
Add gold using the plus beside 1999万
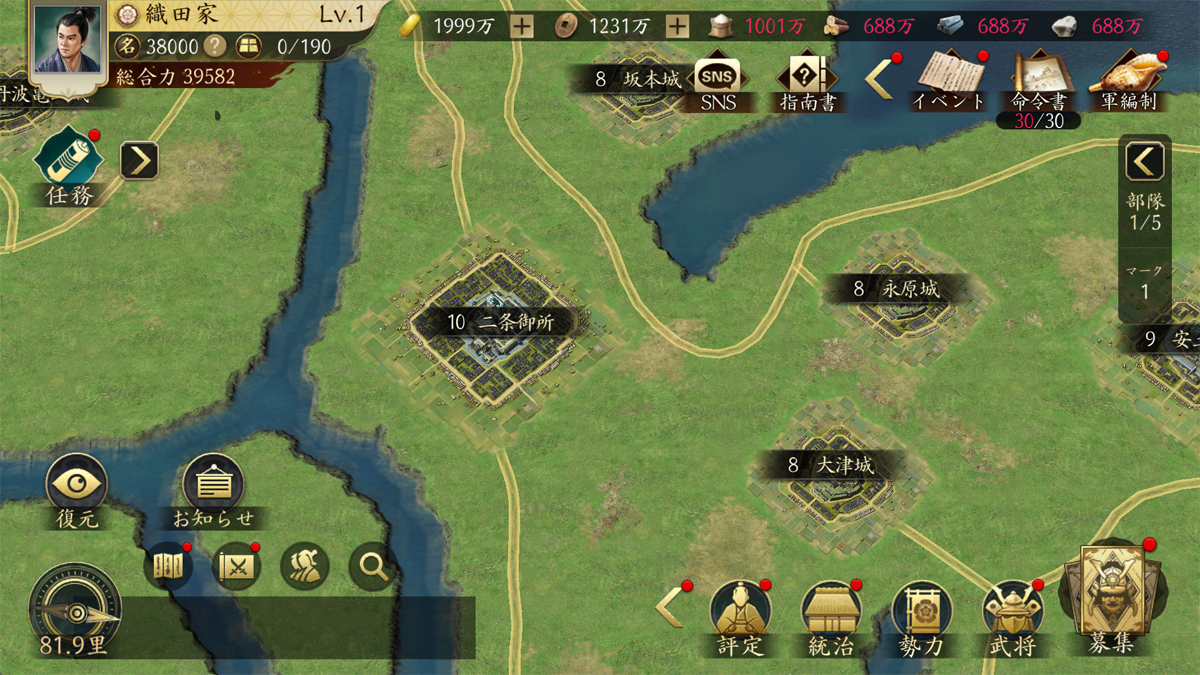(522, 27)
